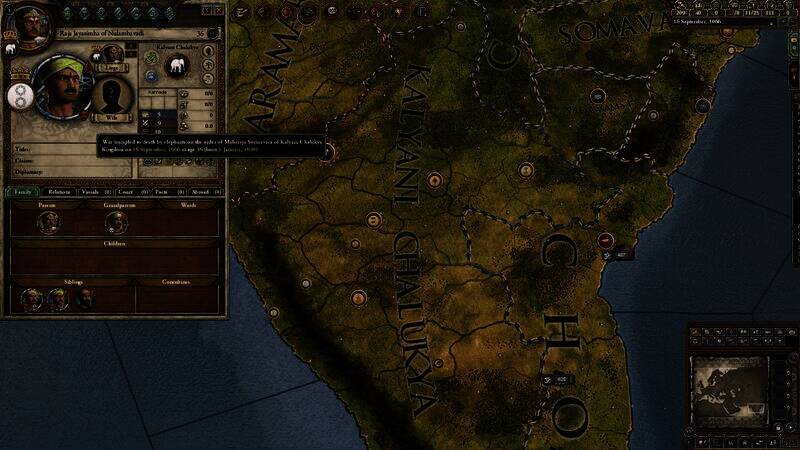Click the Parents portrait in Family panel
The height and width of the screenshot is (450, 800).
click(47, 222)
